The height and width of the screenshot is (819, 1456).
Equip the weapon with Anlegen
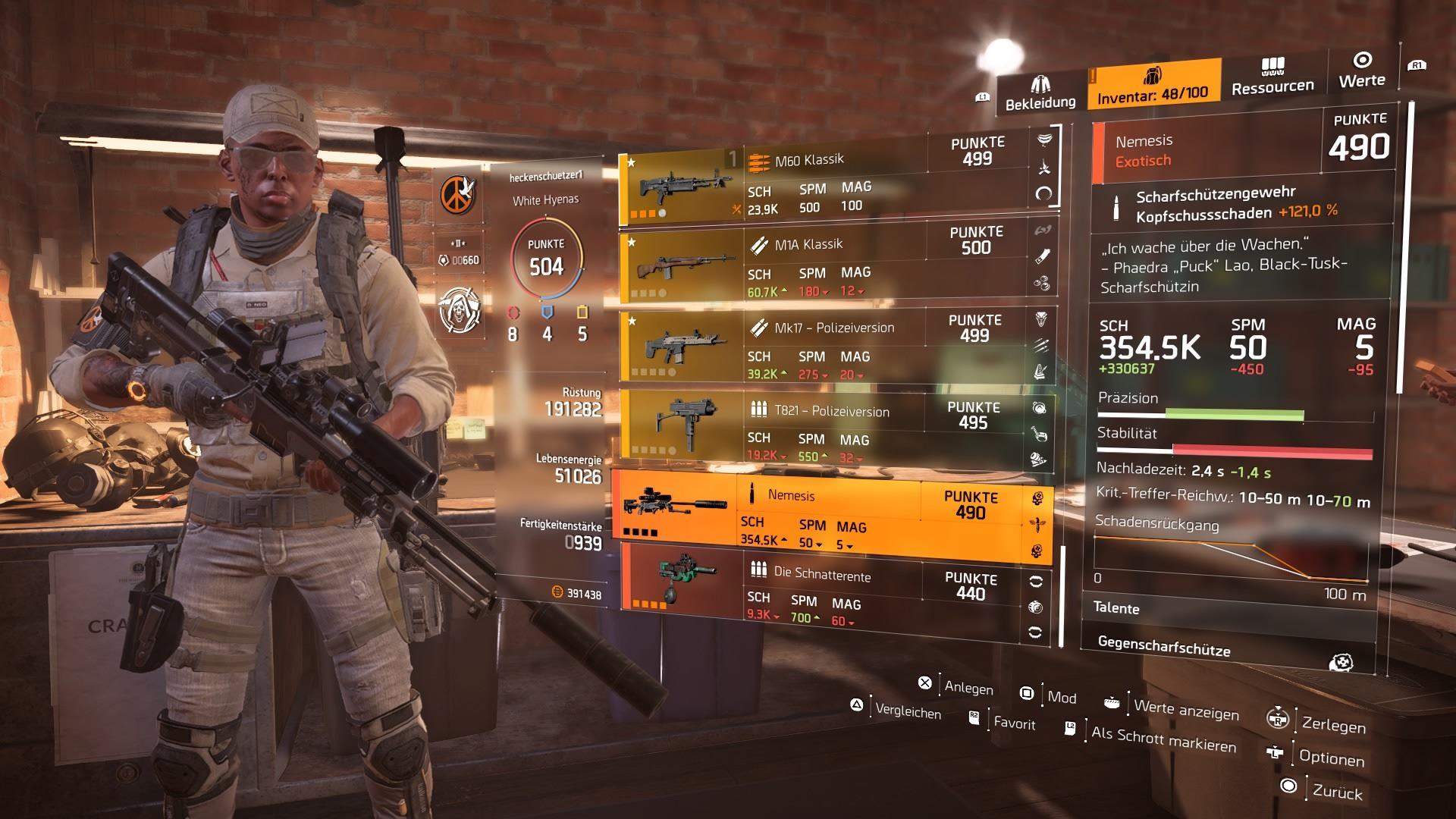click(x=968, y=687)
